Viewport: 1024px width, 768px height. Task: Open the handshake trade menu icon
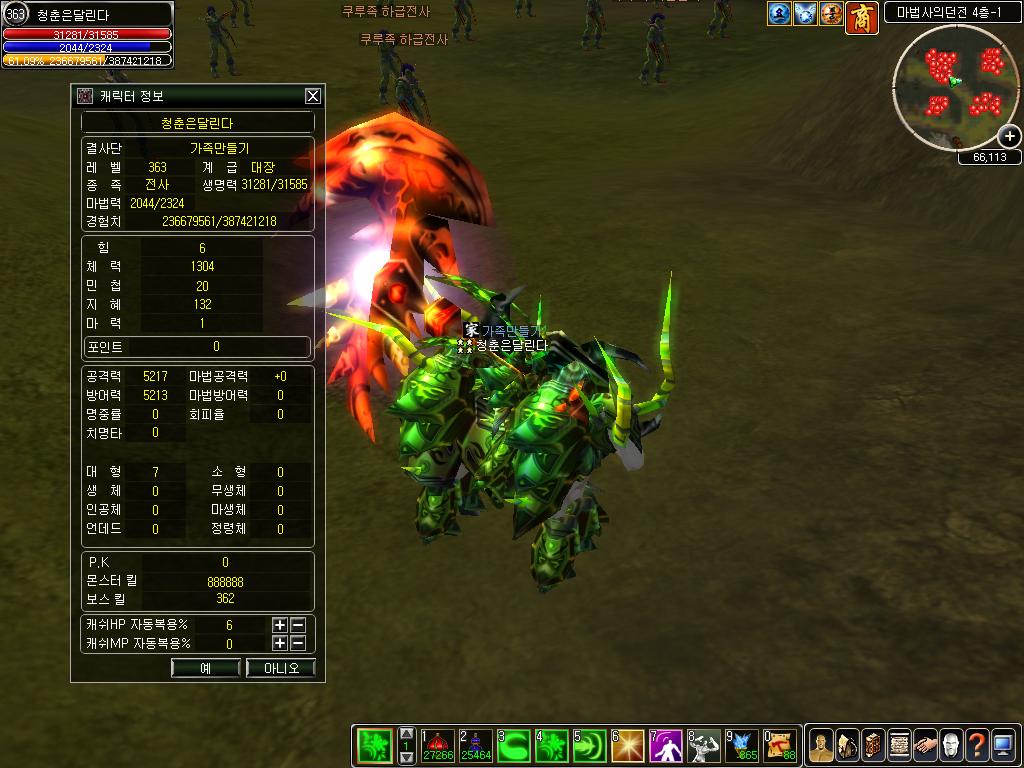[925, 745]
